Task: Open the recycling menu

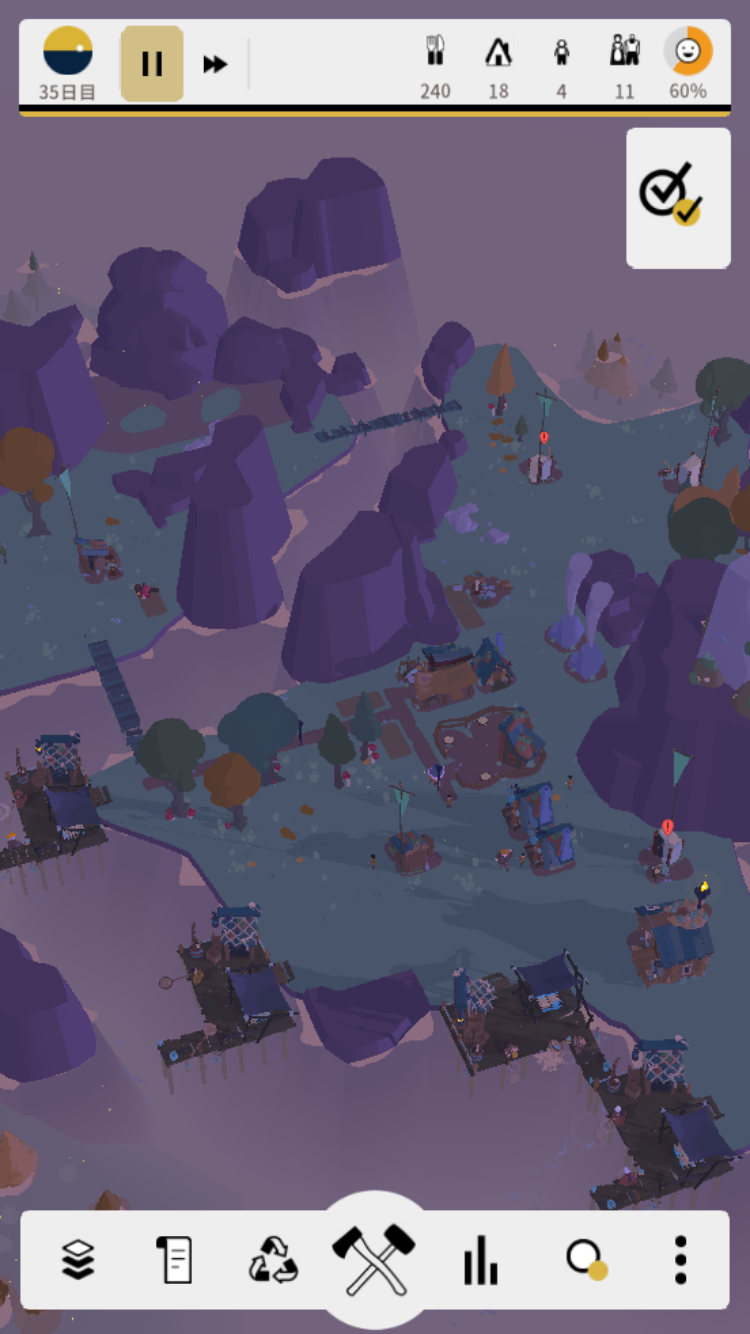Action: coord(273,1259)
